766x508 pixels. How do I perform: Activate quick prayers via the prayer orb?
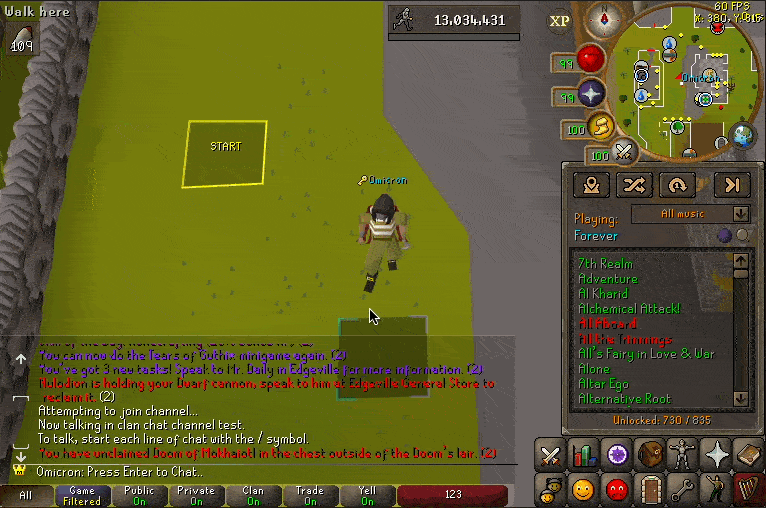(592, 94)
